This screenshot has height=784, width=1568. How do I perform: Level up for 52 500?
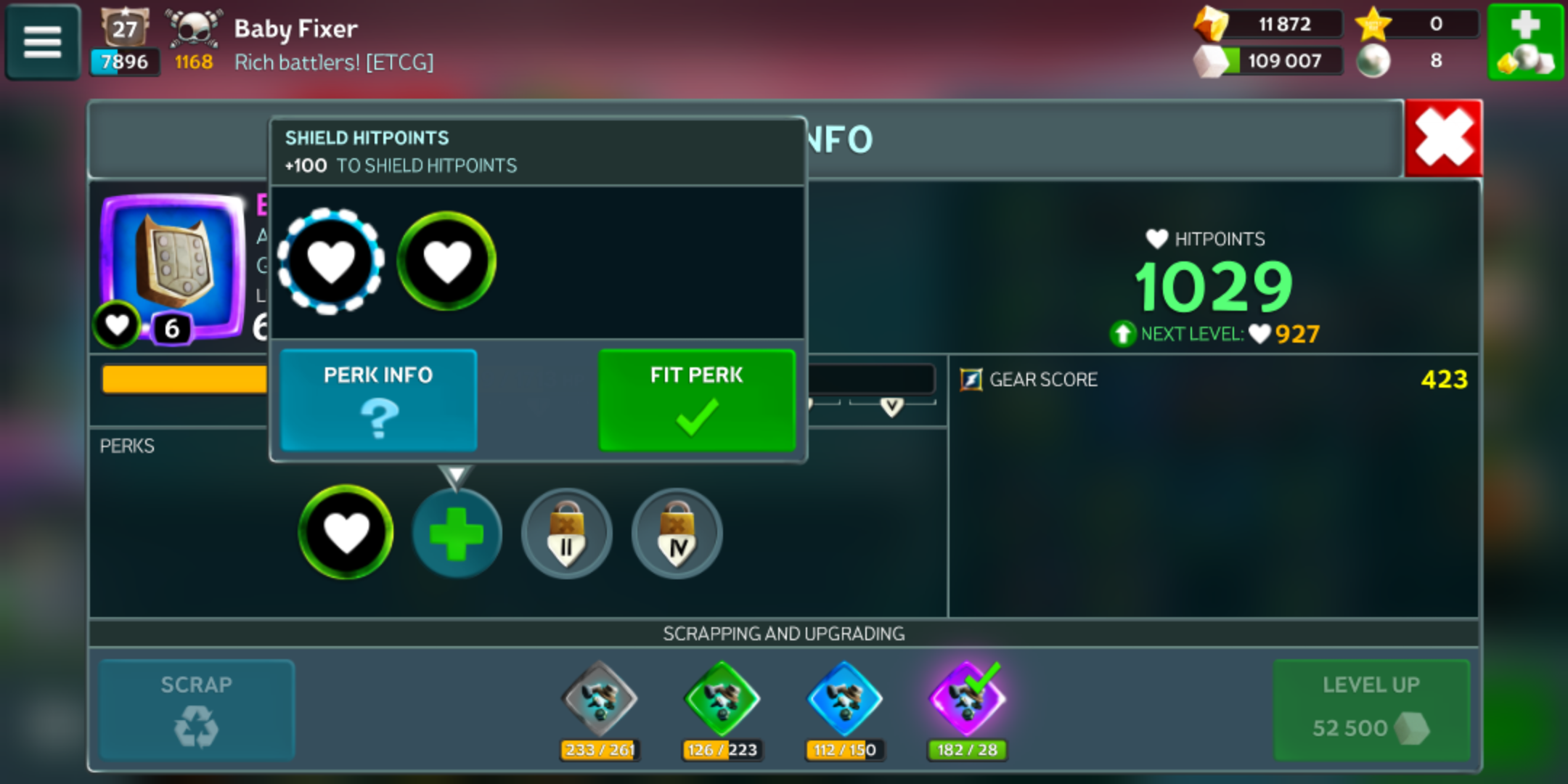click(1371, 709)
